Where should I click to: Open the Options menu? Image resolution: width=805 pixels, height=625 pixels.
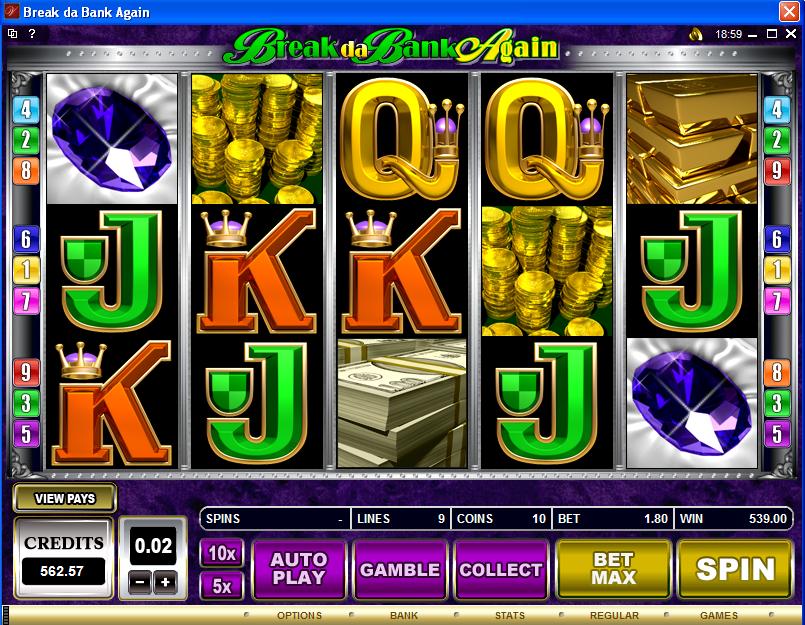coord(299,616)
